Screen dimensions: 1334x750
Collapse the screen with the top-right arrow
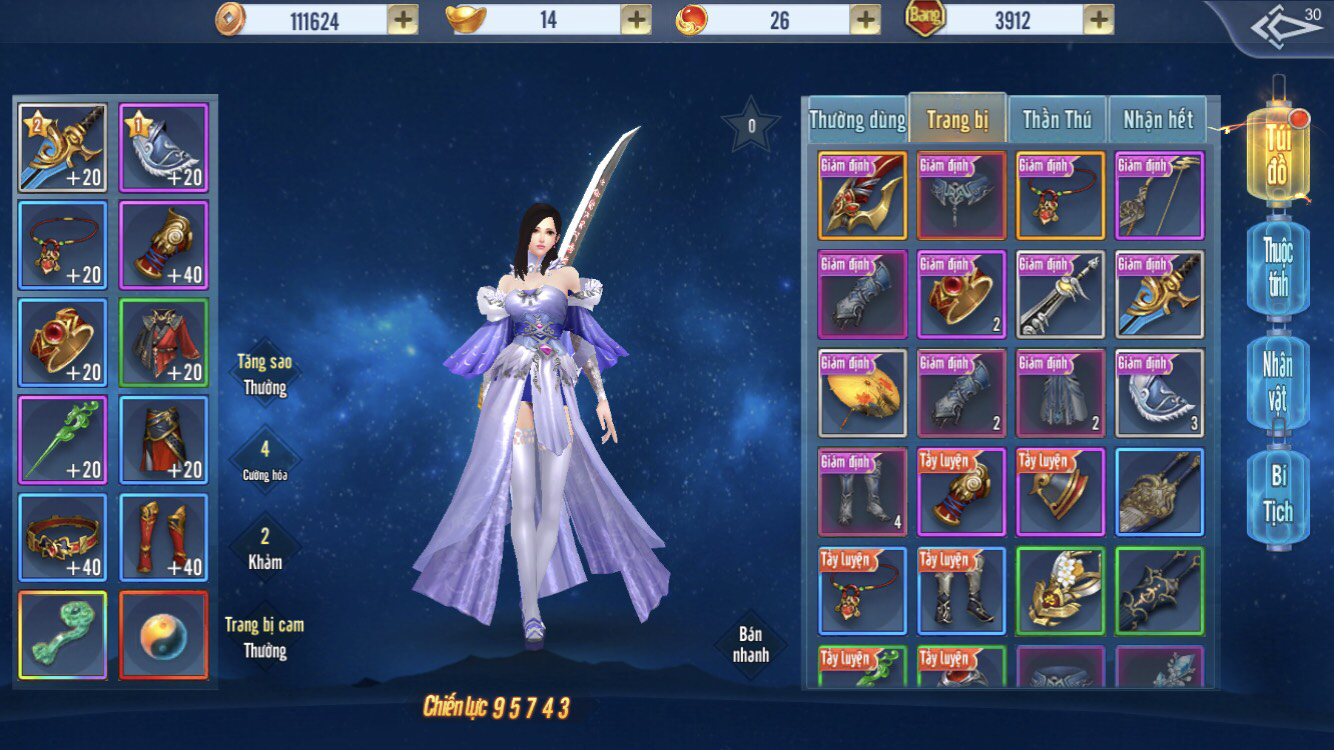(x=1288, y=24)
